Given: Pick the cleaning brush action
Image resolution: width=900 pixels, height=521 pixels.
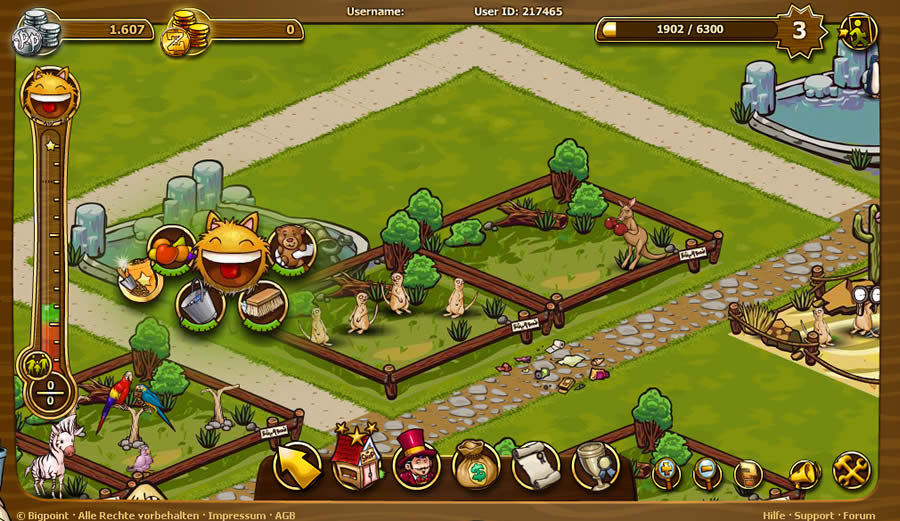Looking at the screenshot, I should click(263, 303).
